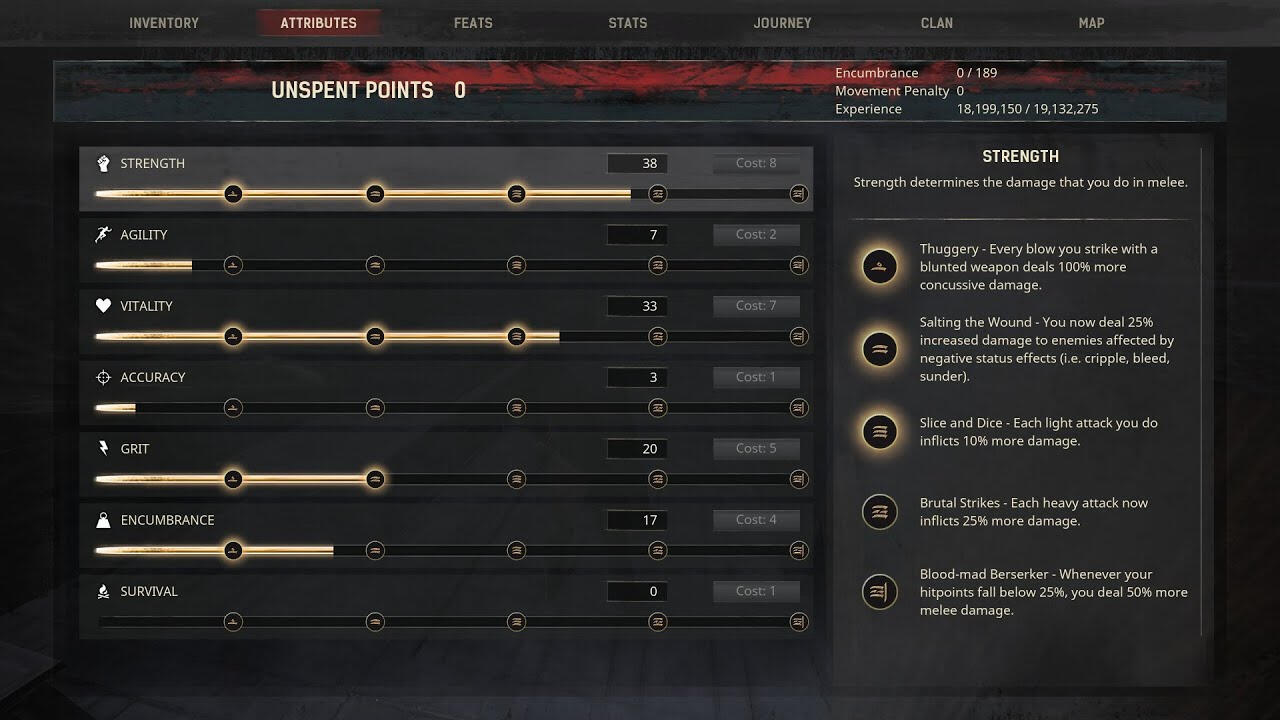Click the Encumbrance Cost: 4 button
This screenshot has height=720, width=1280.
click(x=756, y=520)
